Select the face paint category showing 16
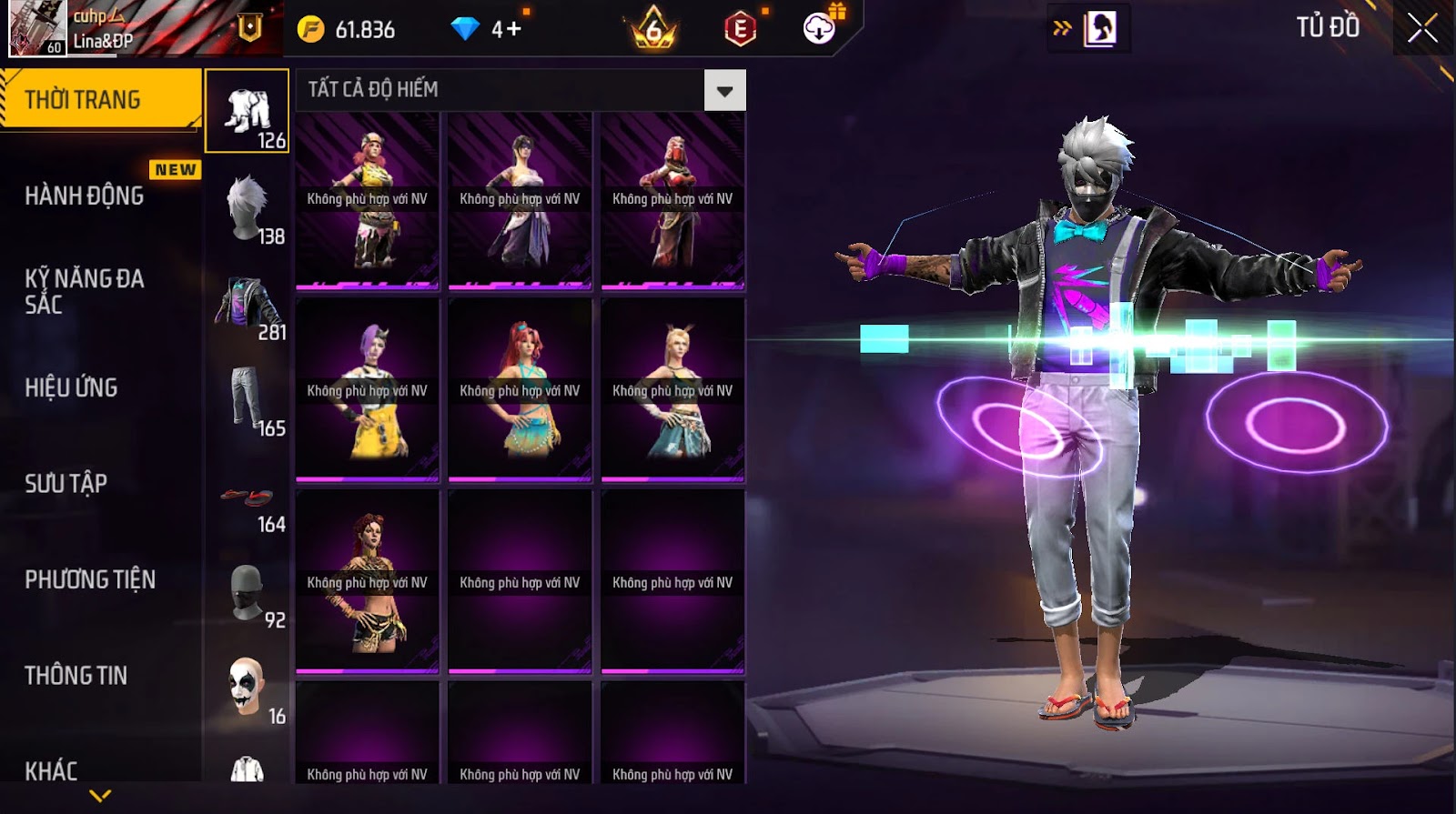This screenshot has width=1456, height=814. 248,688
